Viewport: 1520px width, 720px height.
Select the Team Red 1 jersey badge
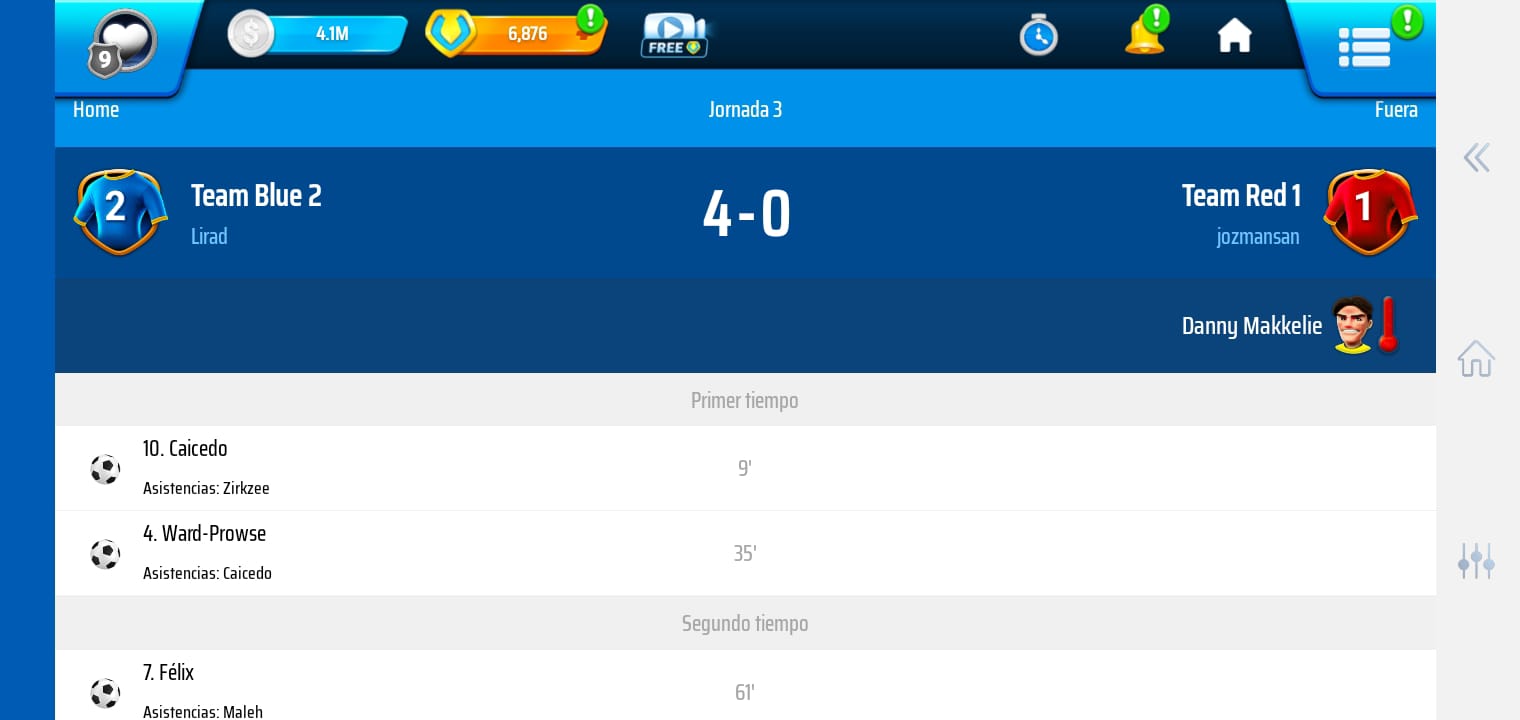point(1369,211)
